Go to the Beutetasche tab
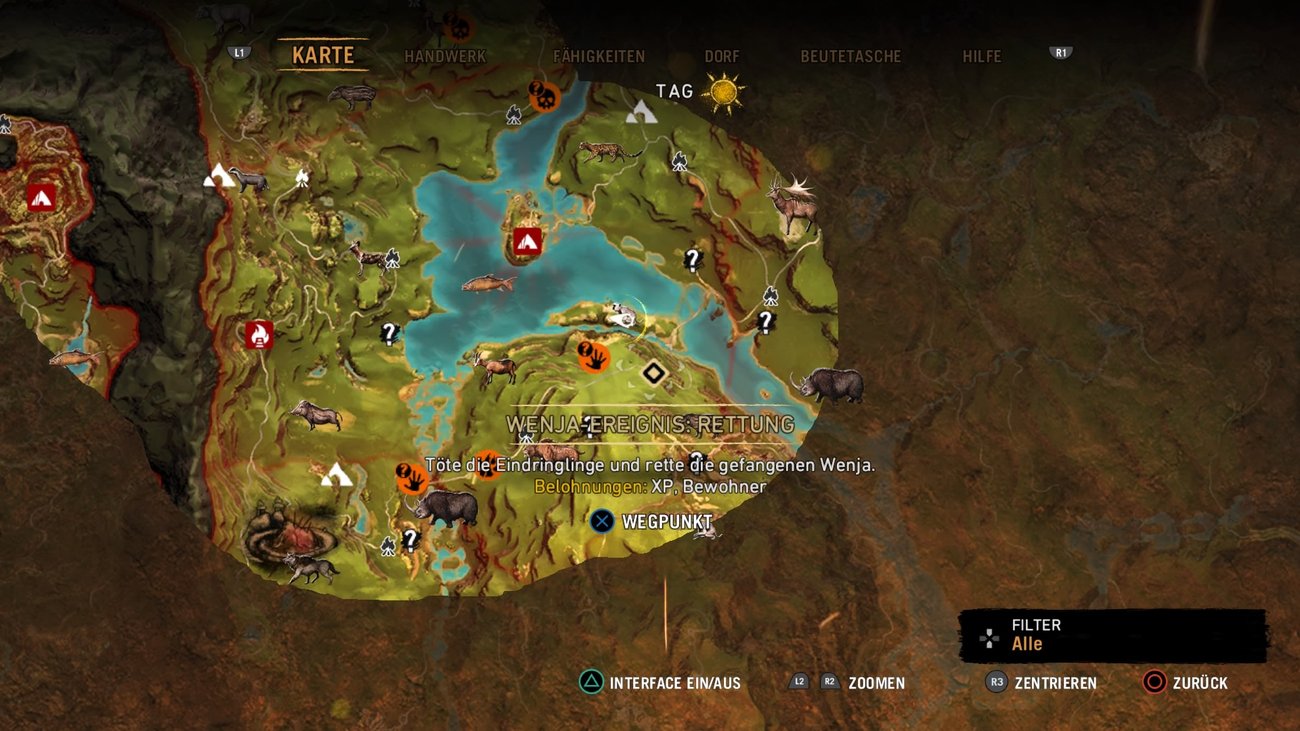The image size is (1300, 731). pos(850,57)
